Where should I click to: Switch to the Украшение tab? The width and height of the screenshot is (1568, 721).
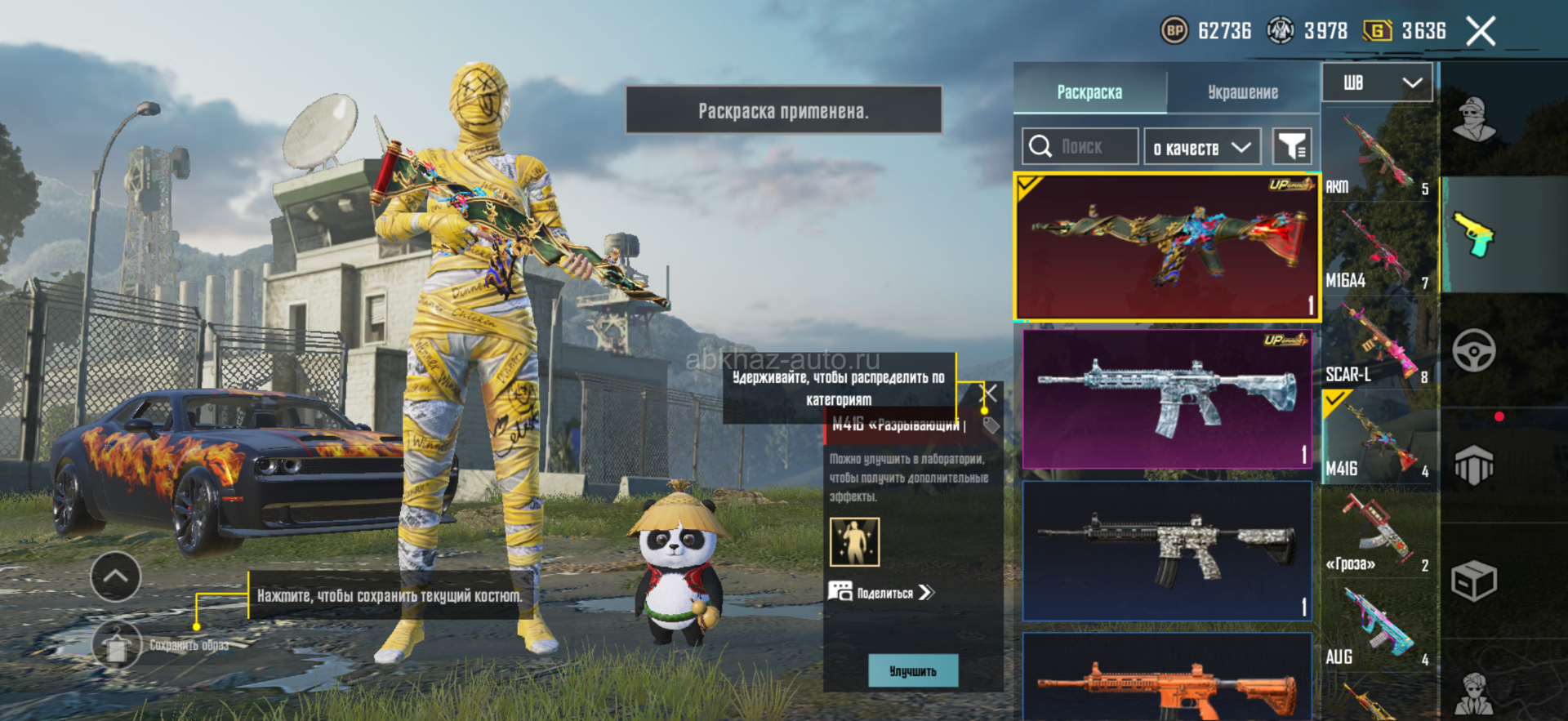click(x=1242, y=92)
